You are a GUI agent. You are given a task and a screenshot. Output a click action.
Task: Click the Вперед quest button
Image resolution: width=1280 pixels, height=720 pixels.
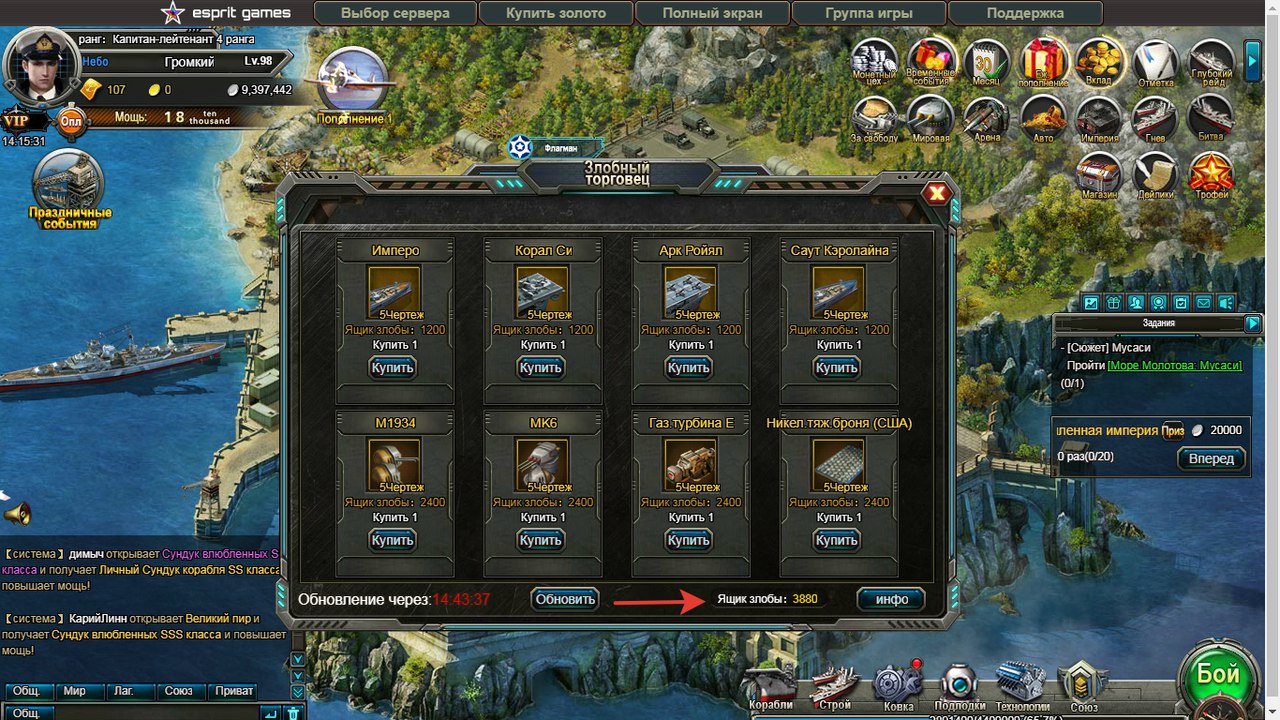pos(1212,459)
